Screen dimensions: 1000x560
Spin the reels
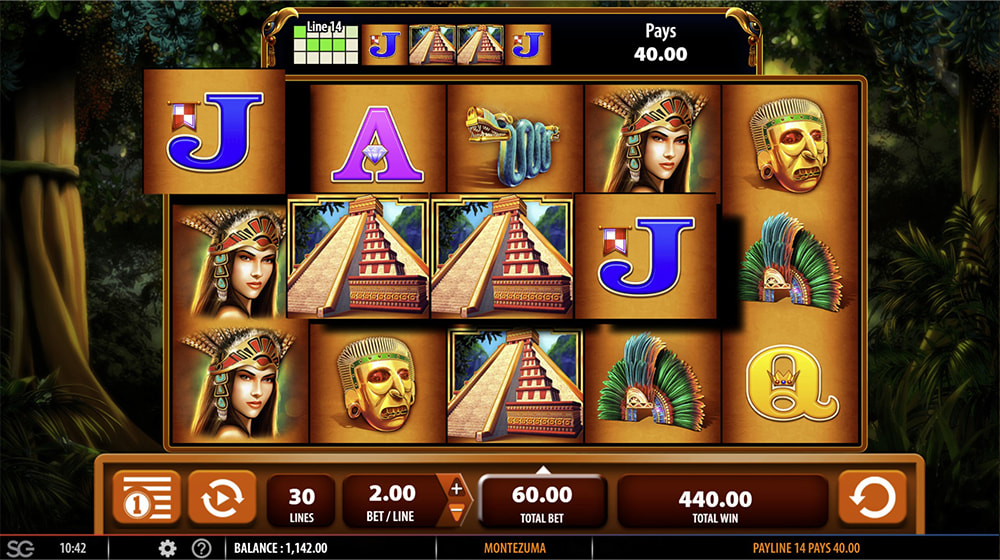(x=871, y=497)
